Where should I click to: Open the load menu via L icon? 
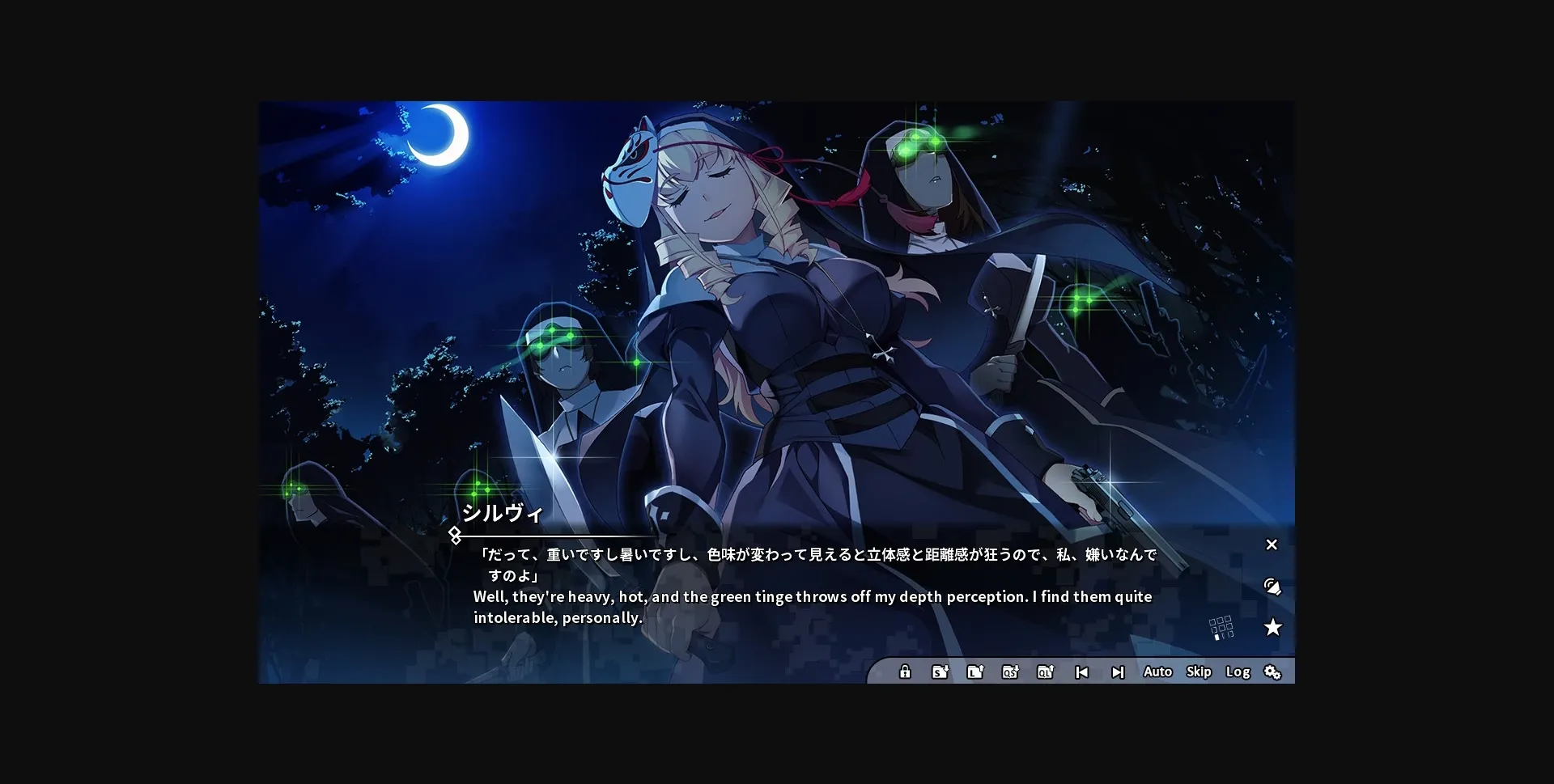pyautogui.click(x=975, y=672)
